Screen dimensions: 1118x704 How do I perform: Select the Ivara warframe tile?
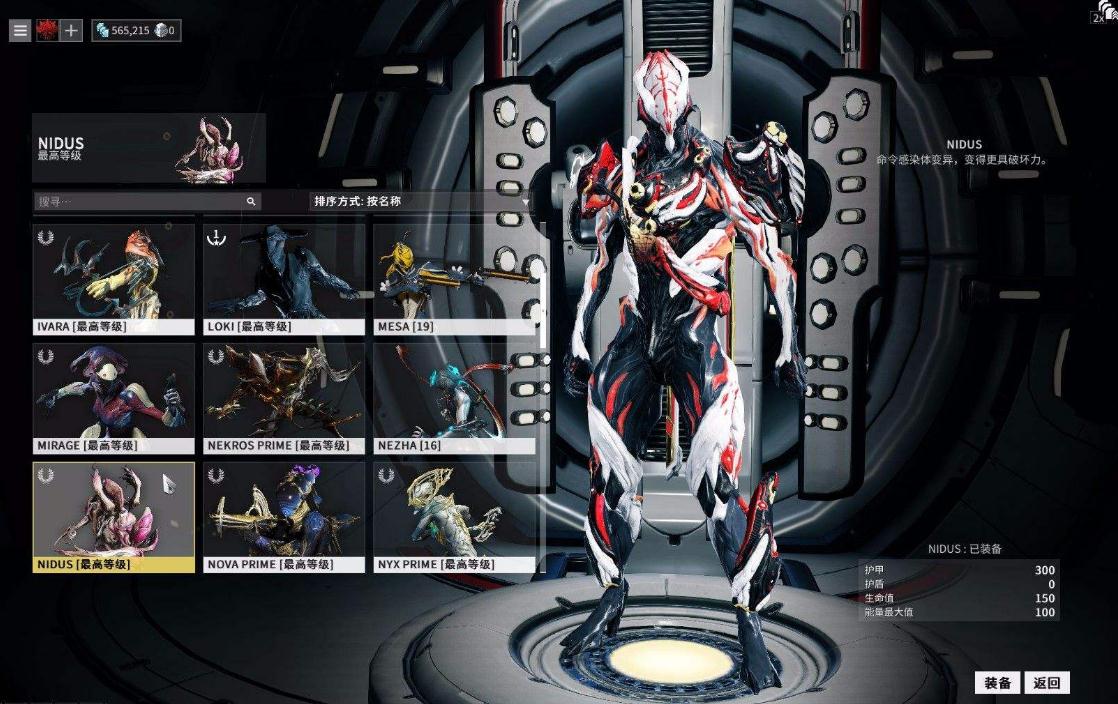113,278
